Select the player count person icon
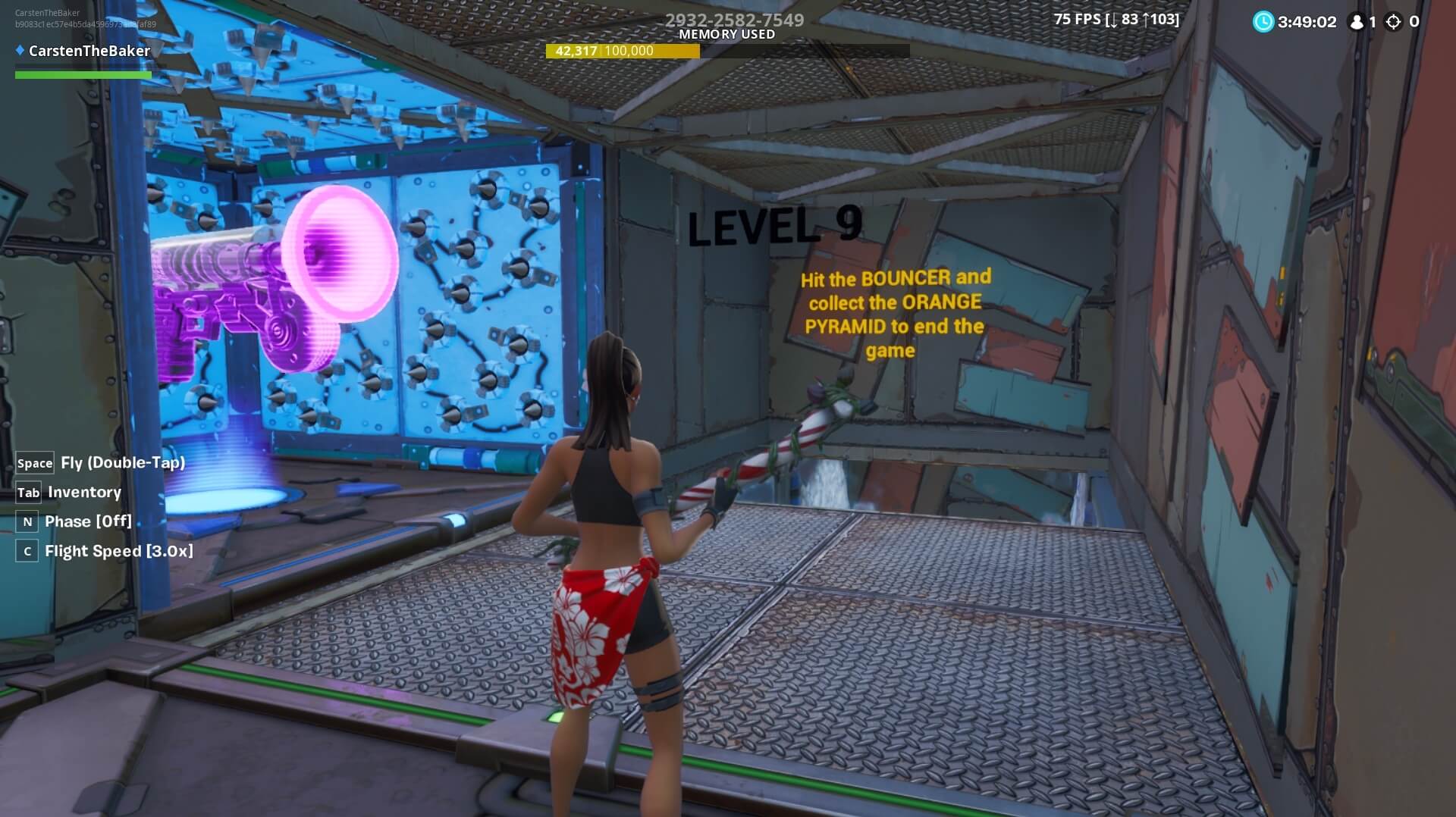This screenshot has width=1456, height=817. (x=1356, y=23)
